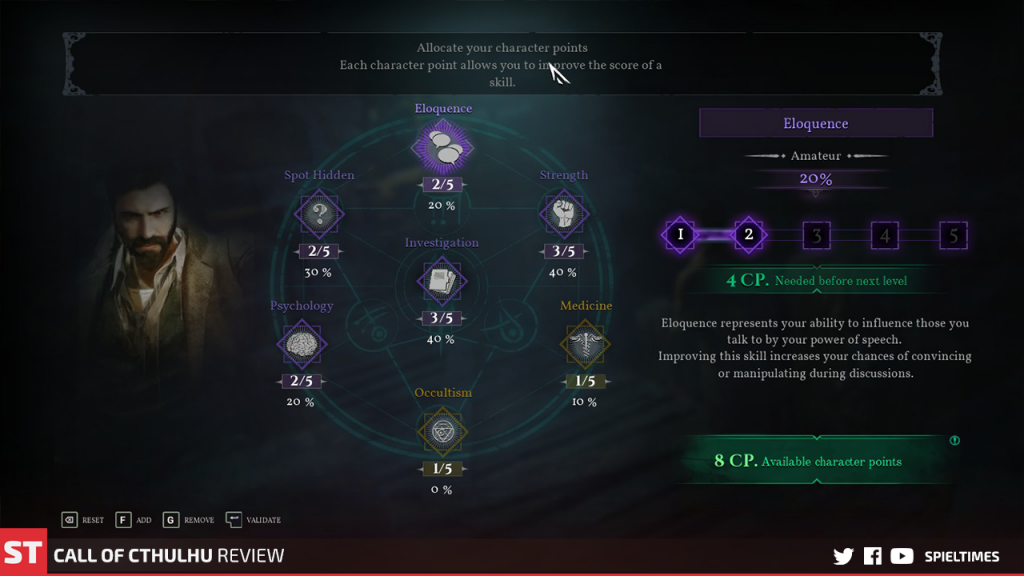Select the Eloquence skill icon
This screenshot has width=1024, height=576.
(x=442, y=148)
